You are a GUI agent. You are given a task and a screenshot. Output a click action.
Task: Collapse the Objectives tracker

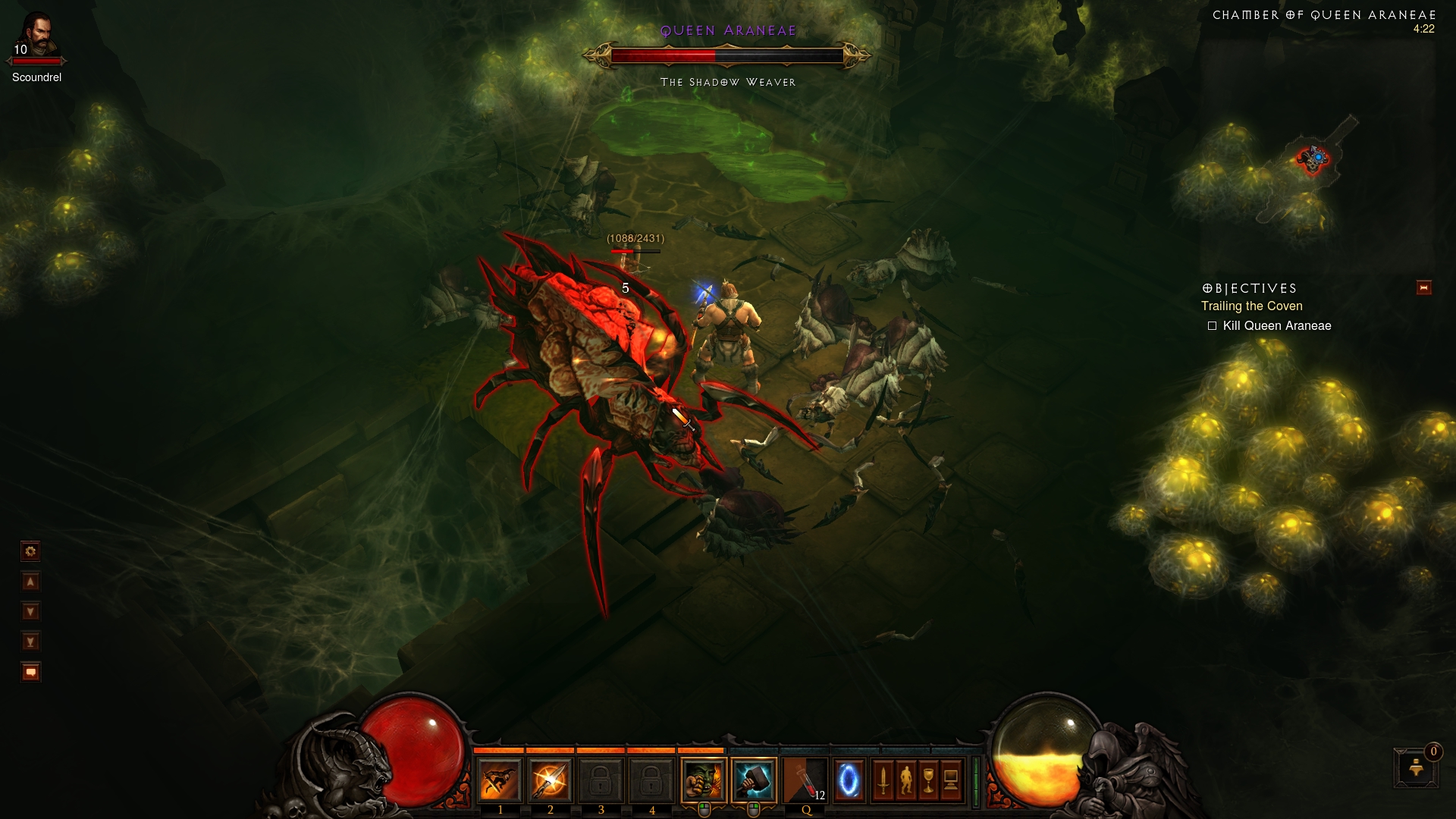[1423, 288]
